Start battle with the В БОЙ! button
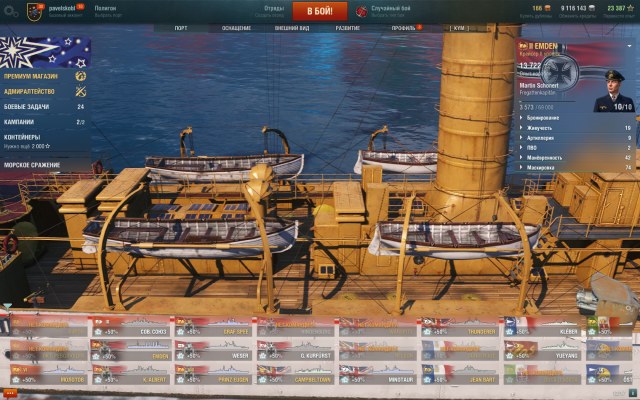 click(320, 11)
